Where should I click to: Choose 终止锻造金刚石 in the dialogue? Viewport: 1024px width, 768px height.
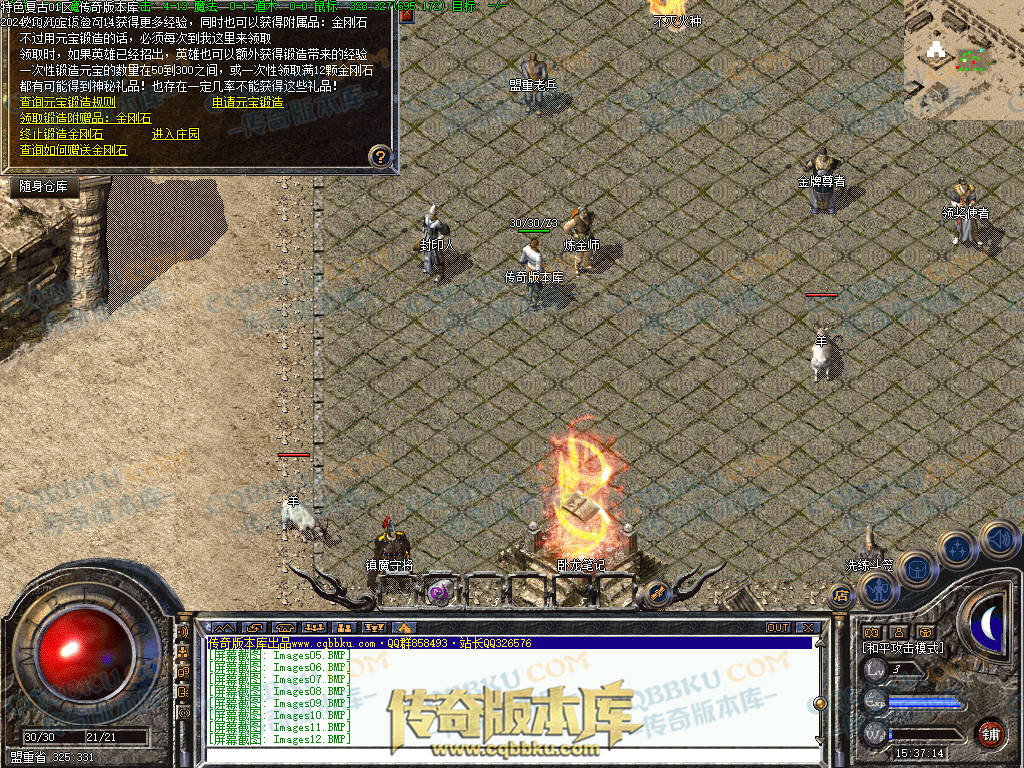tap(61, 134)
